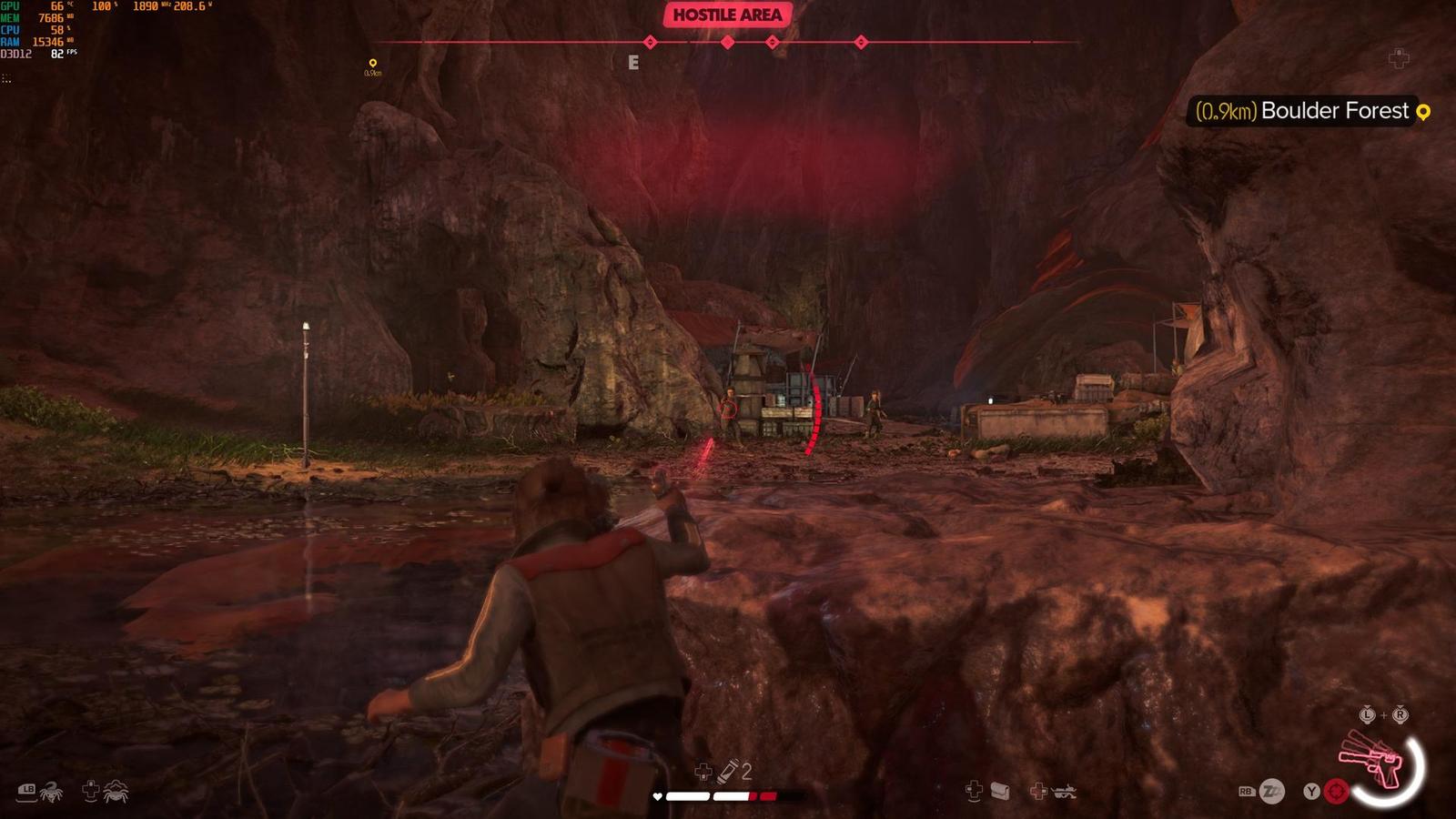Open the pouch item icon
Image resolution: width=1456 pixels, height=819 pixels.
[x=1000, y=791]
